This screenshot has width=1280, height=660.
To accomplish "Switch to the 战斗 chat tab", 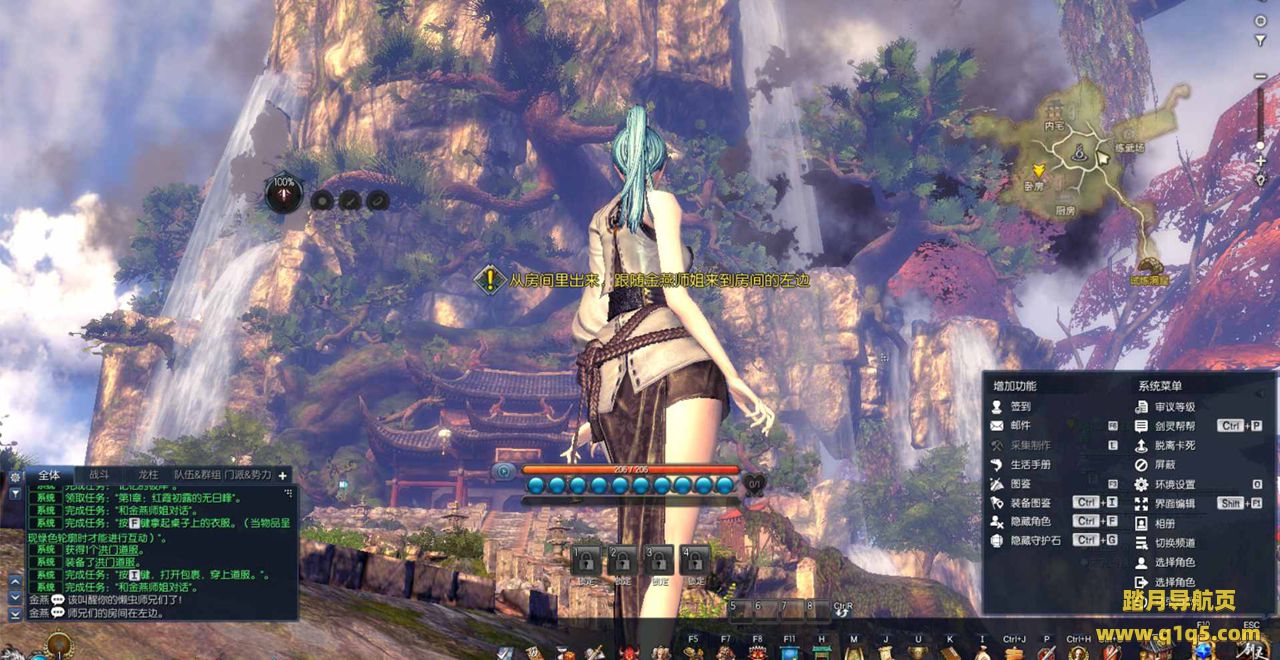I will pyautogui.click(x=100, y=475).
